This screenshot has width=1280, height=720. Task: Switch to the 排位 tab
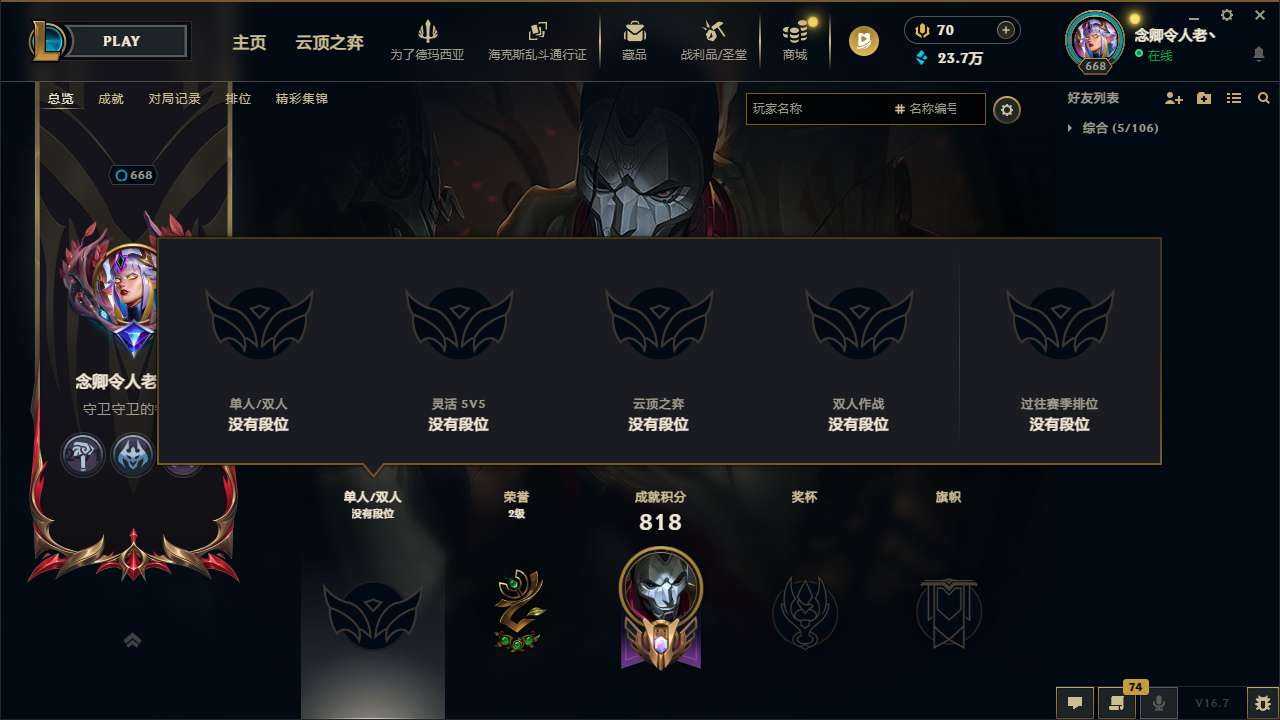(x=239, y=99)
